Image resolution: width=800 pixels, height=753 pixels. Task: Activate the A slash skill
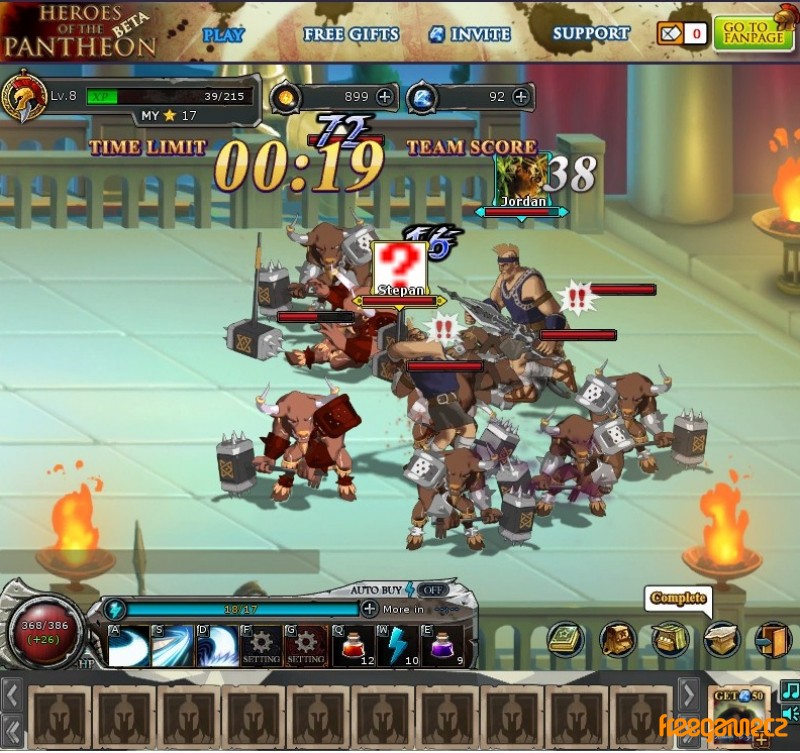point(128,646)
